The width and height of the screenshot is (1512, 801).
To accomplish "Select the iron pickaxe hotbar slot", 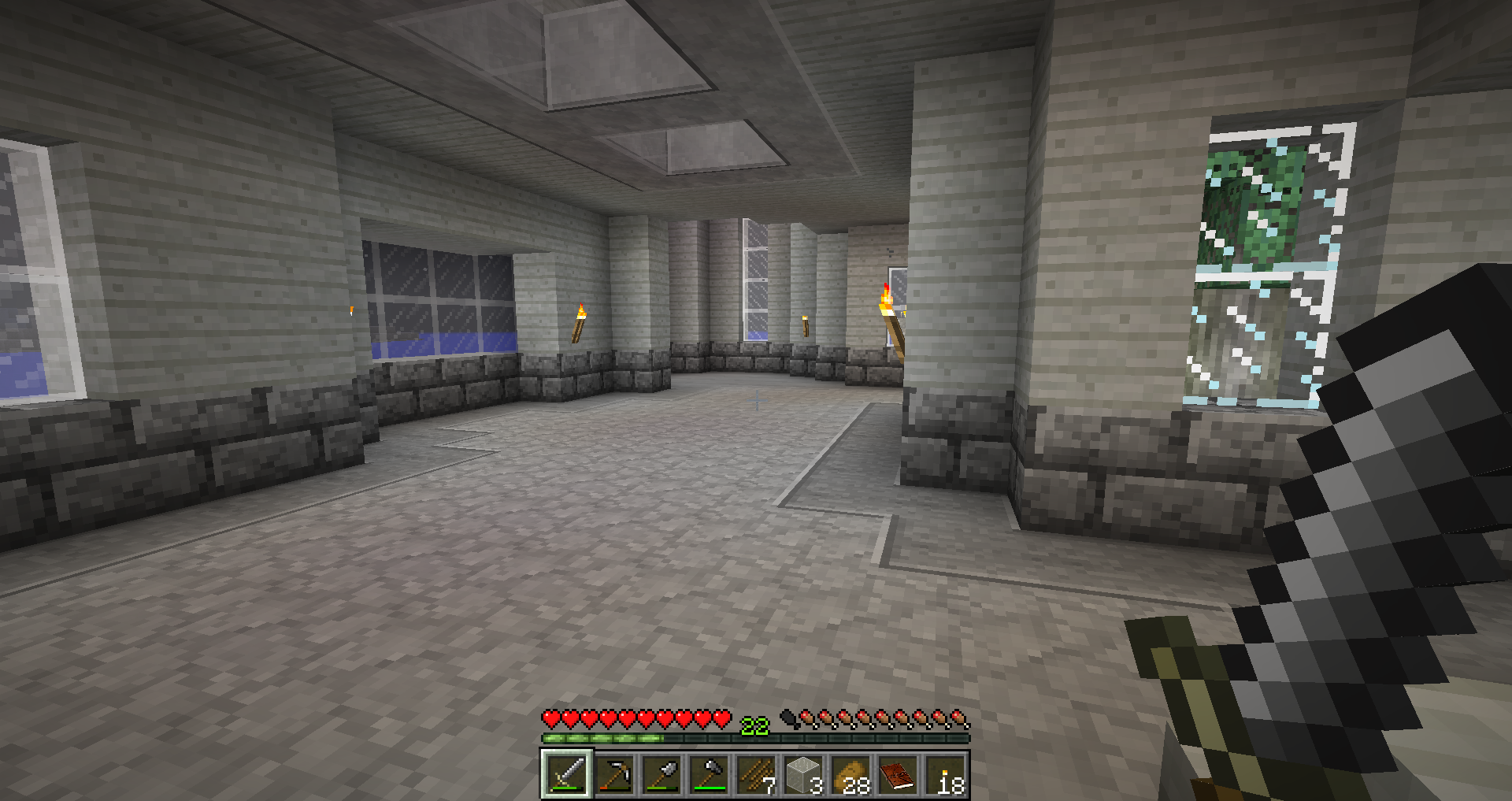I will (x=613, y=774).
